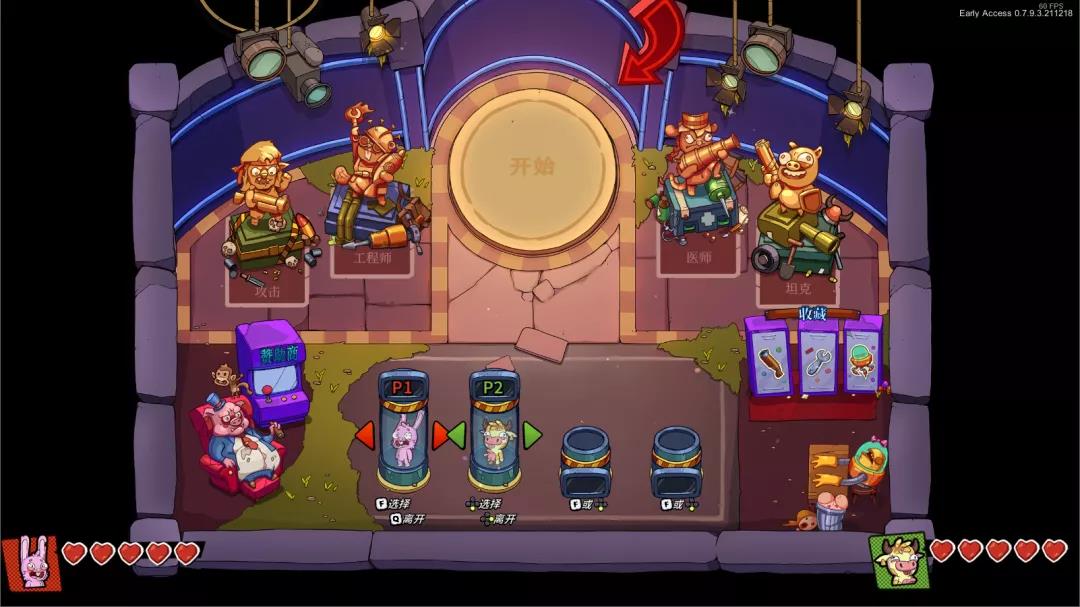This screenshot has height=607, width=1080.
Task: Select the green dome robot collection card
Action: pos(863,359)
